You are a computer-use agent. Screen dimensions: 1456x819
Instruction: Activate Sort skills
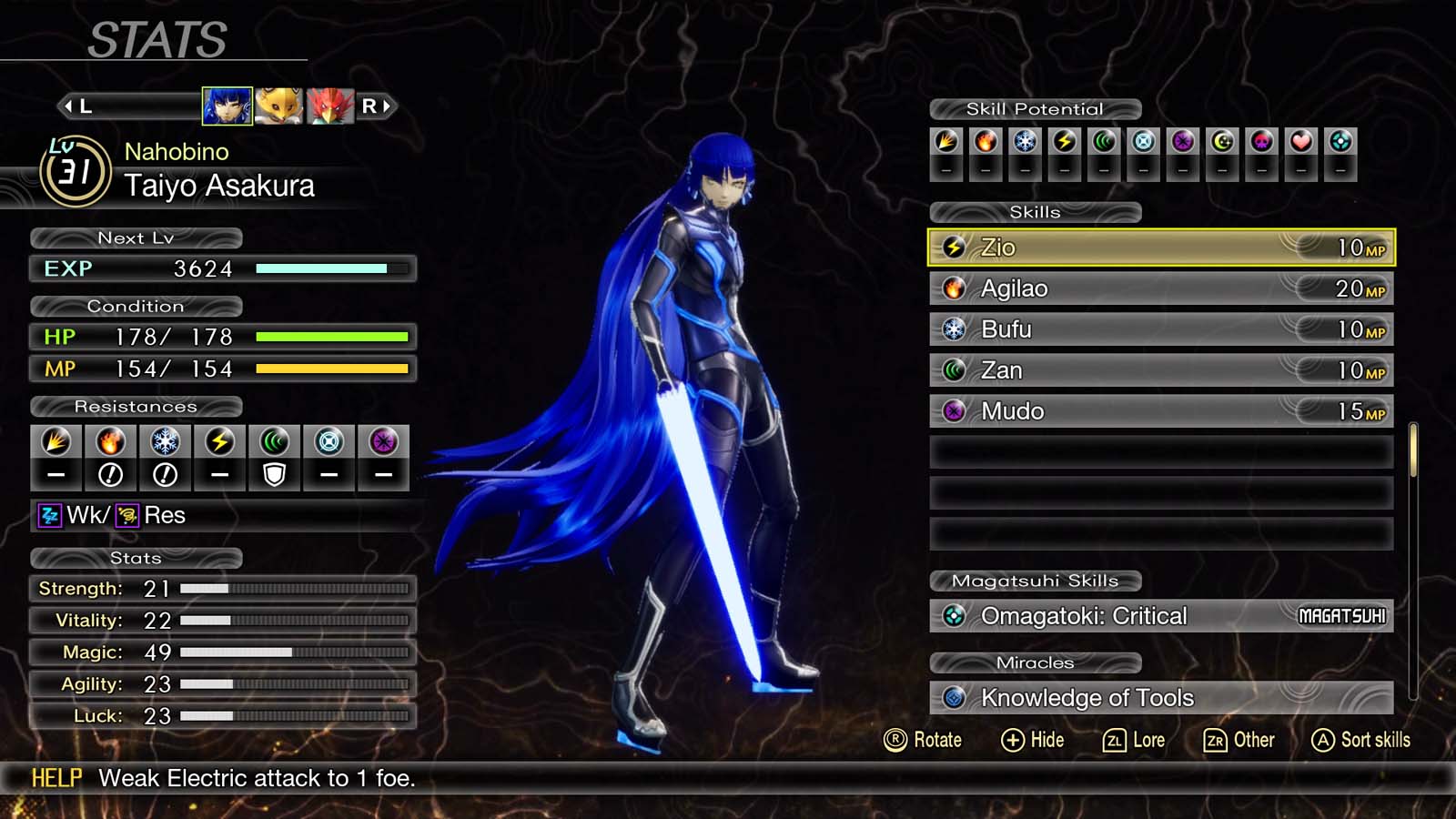pos(1360,740)
